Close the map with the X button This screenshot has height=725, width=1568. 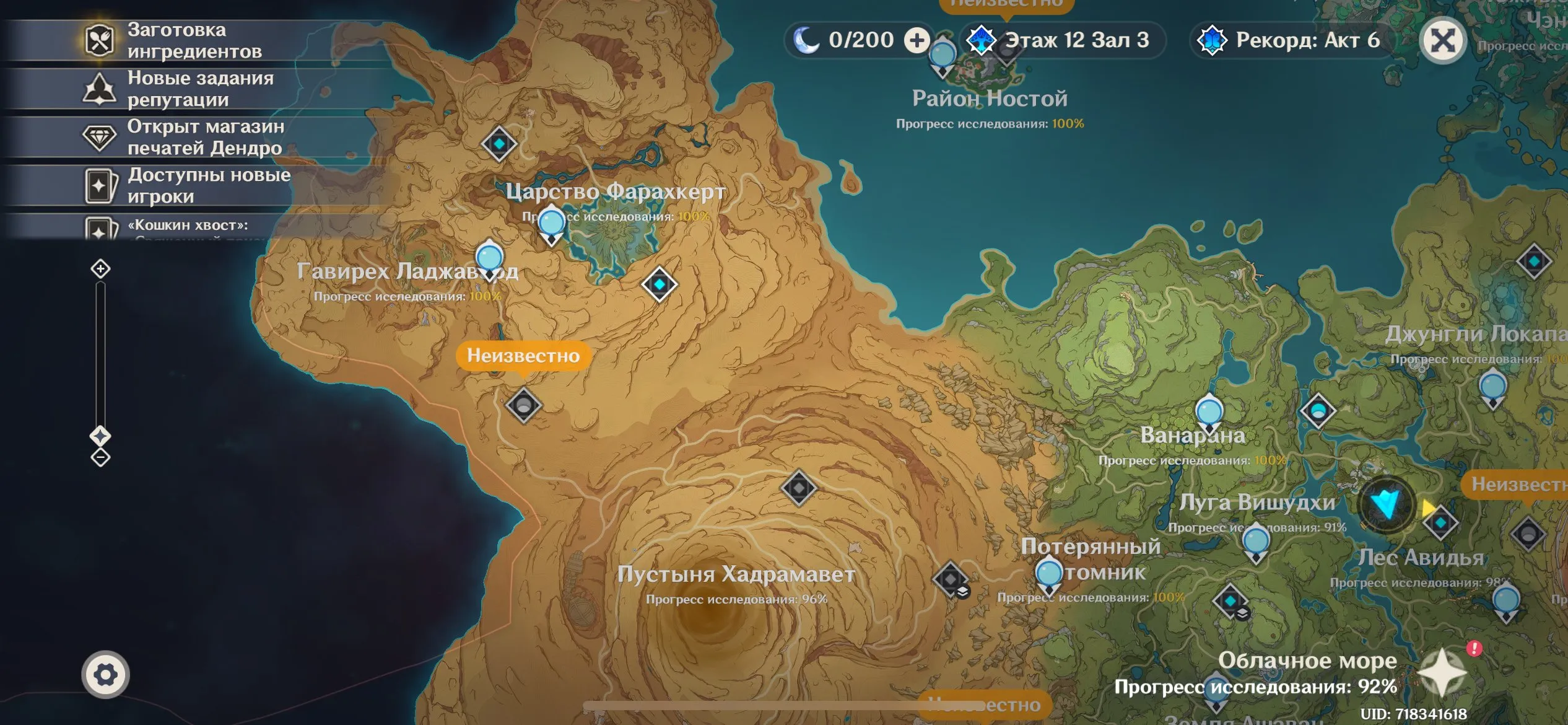point(1442,41)
